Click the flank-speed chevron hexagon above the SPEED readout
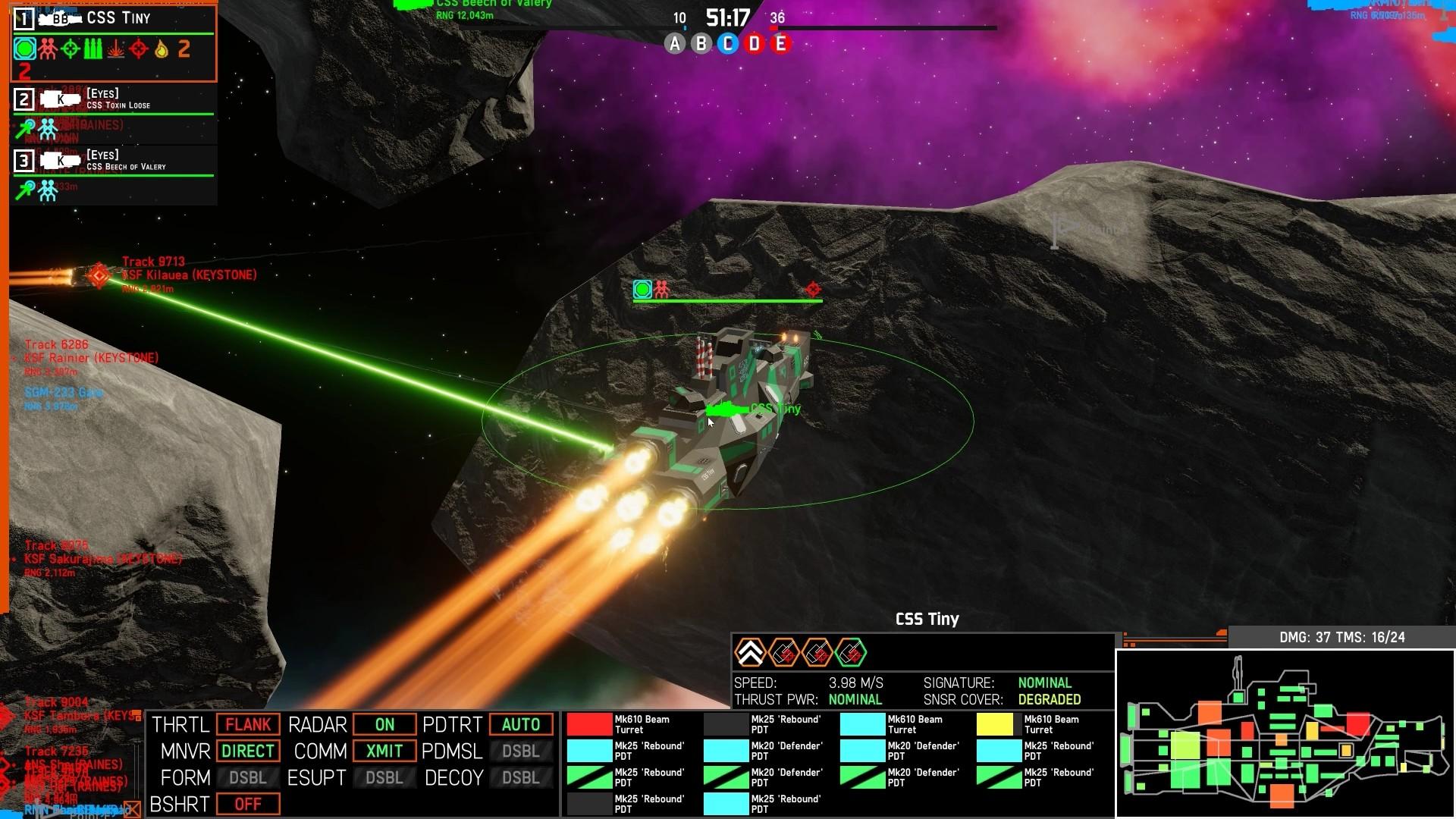 coord(752,651)
